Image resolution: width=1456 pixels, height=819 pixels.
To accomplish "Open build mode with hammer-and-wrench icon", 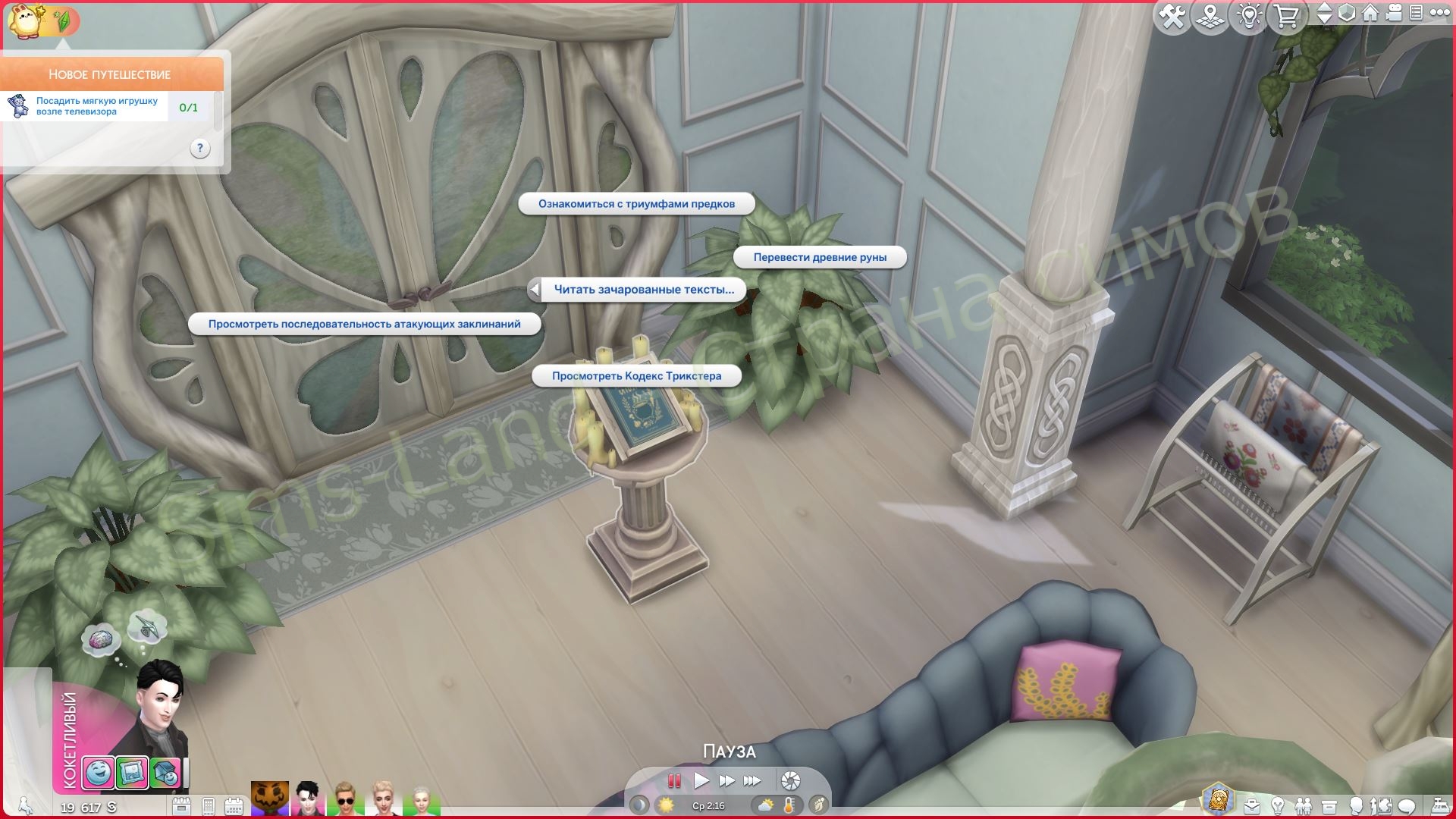I will (1172, 16).
